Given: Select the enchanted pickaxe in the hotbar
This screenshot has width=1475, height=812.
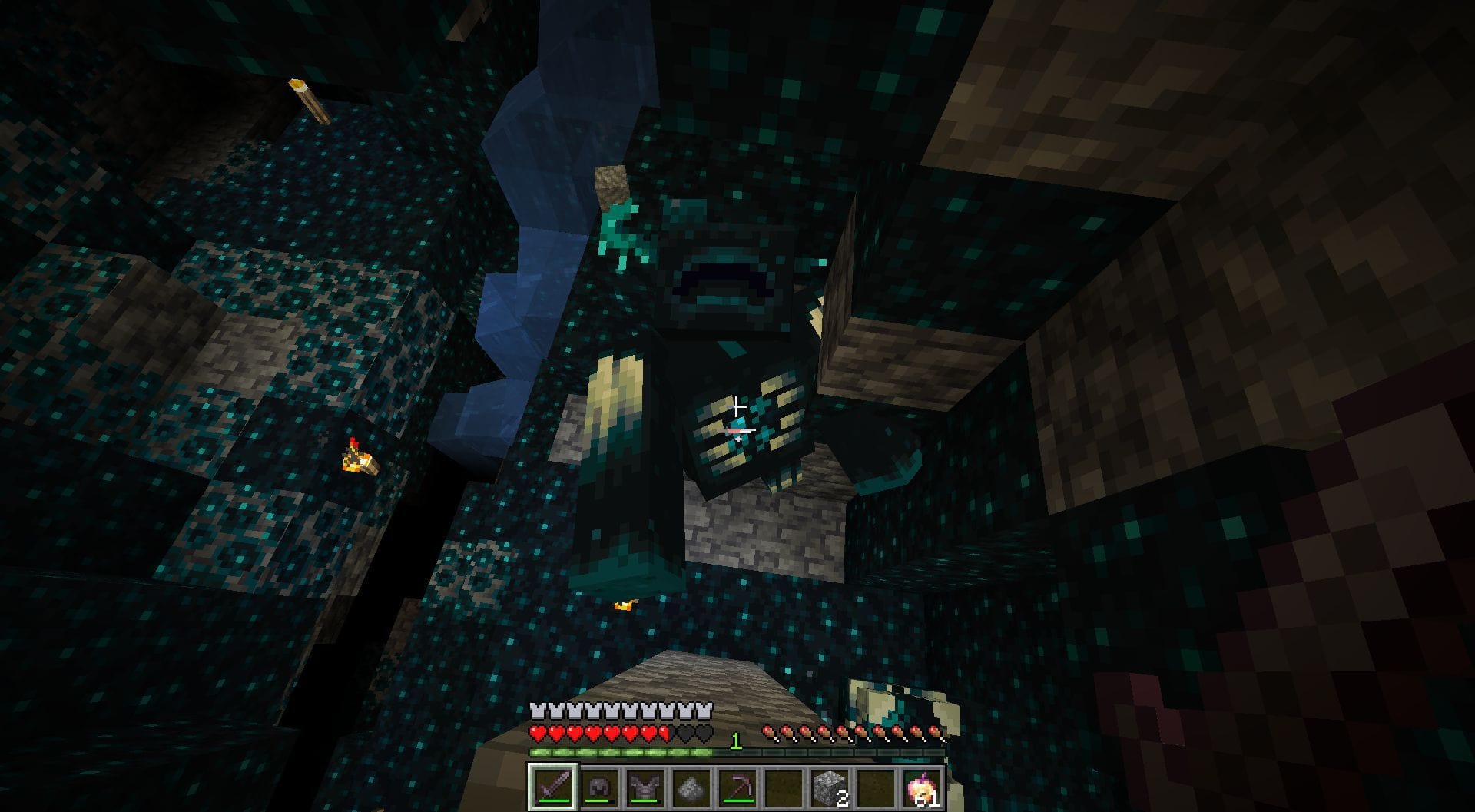Looking at the screenshot, I should [x=737, y=785].
